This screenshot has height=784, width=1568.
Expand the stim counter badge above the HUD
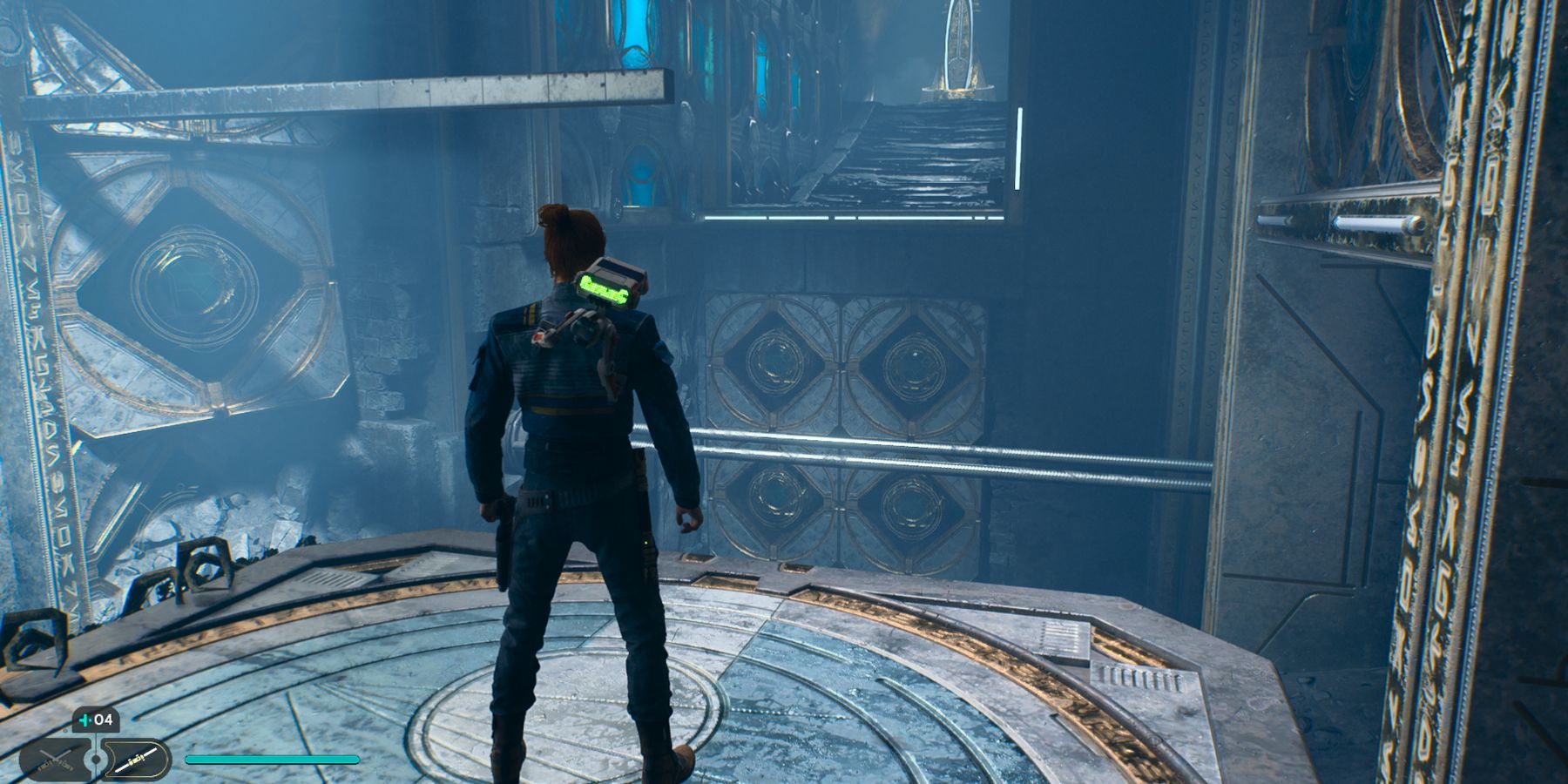96,720
